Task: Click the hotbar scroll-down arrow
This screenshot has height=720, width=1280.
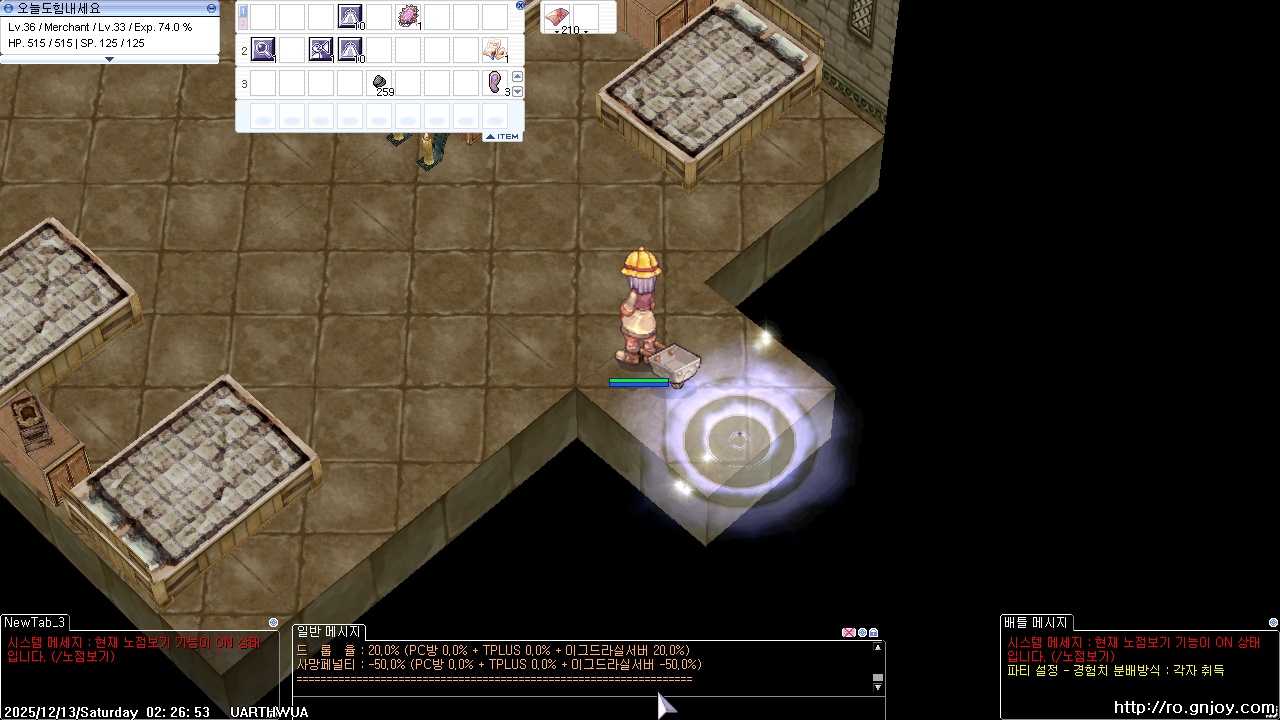Action: tap(518, 91)
